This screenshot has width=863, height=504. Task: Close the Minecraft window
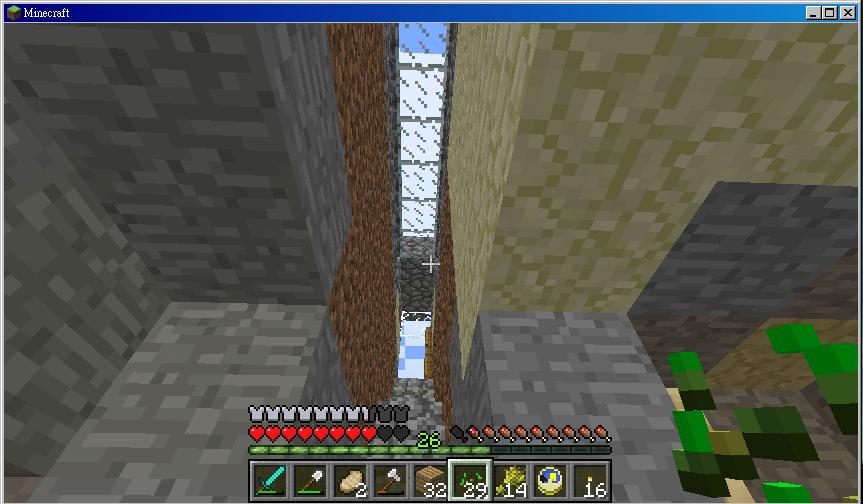point(847,13)
